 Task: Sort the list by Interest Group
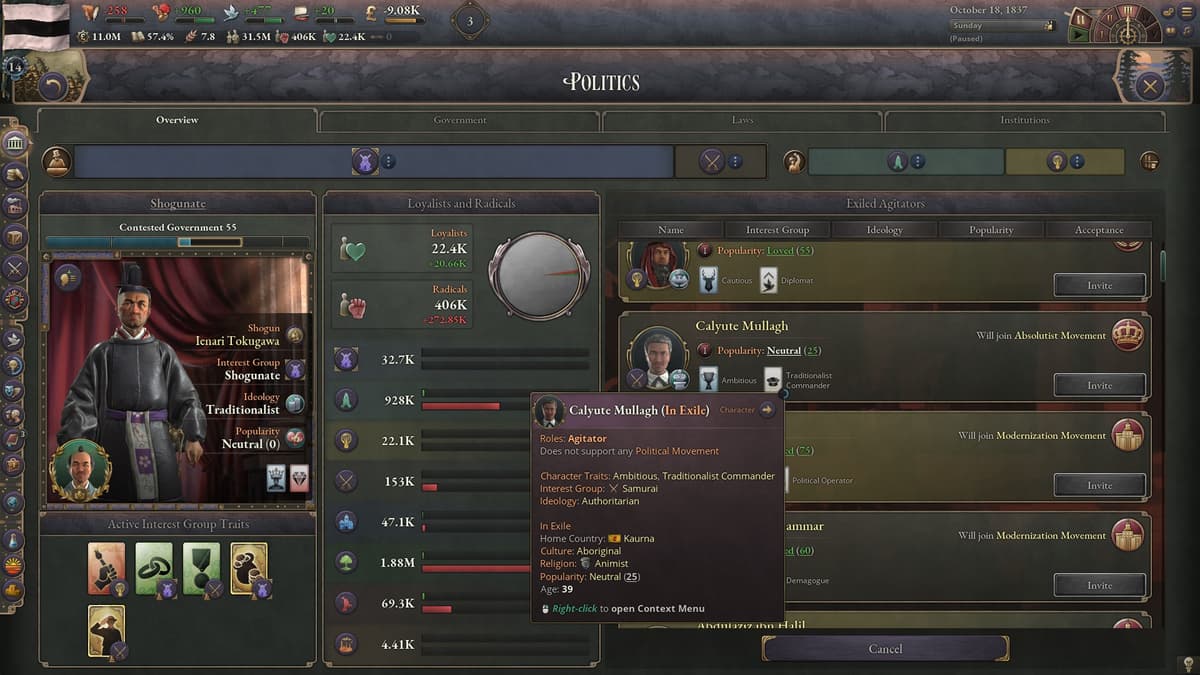(x=778, y=230)
